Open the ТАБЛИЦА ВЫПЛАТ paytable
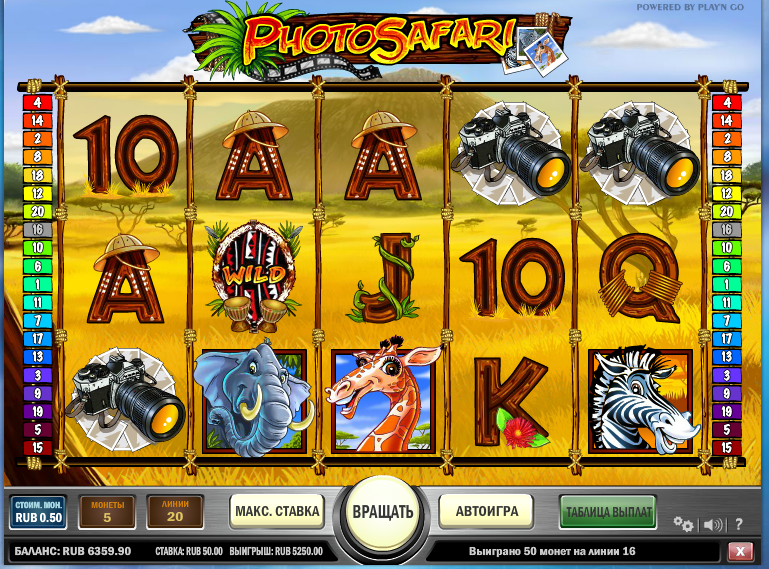 [x=608, y=512]
